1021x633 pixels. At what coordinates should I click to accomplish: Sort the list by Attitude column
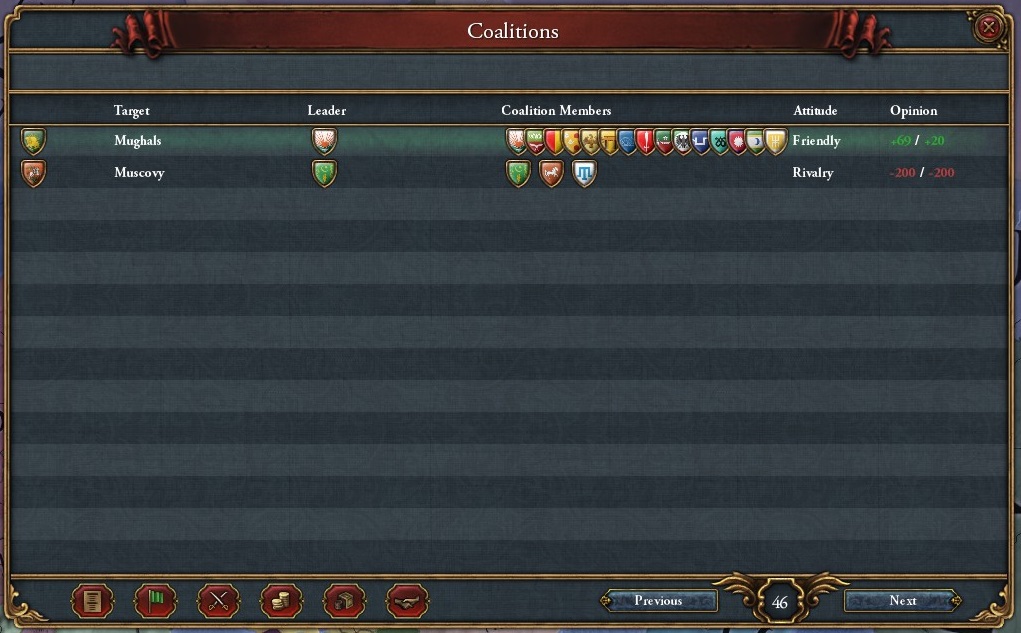[814, 111]
